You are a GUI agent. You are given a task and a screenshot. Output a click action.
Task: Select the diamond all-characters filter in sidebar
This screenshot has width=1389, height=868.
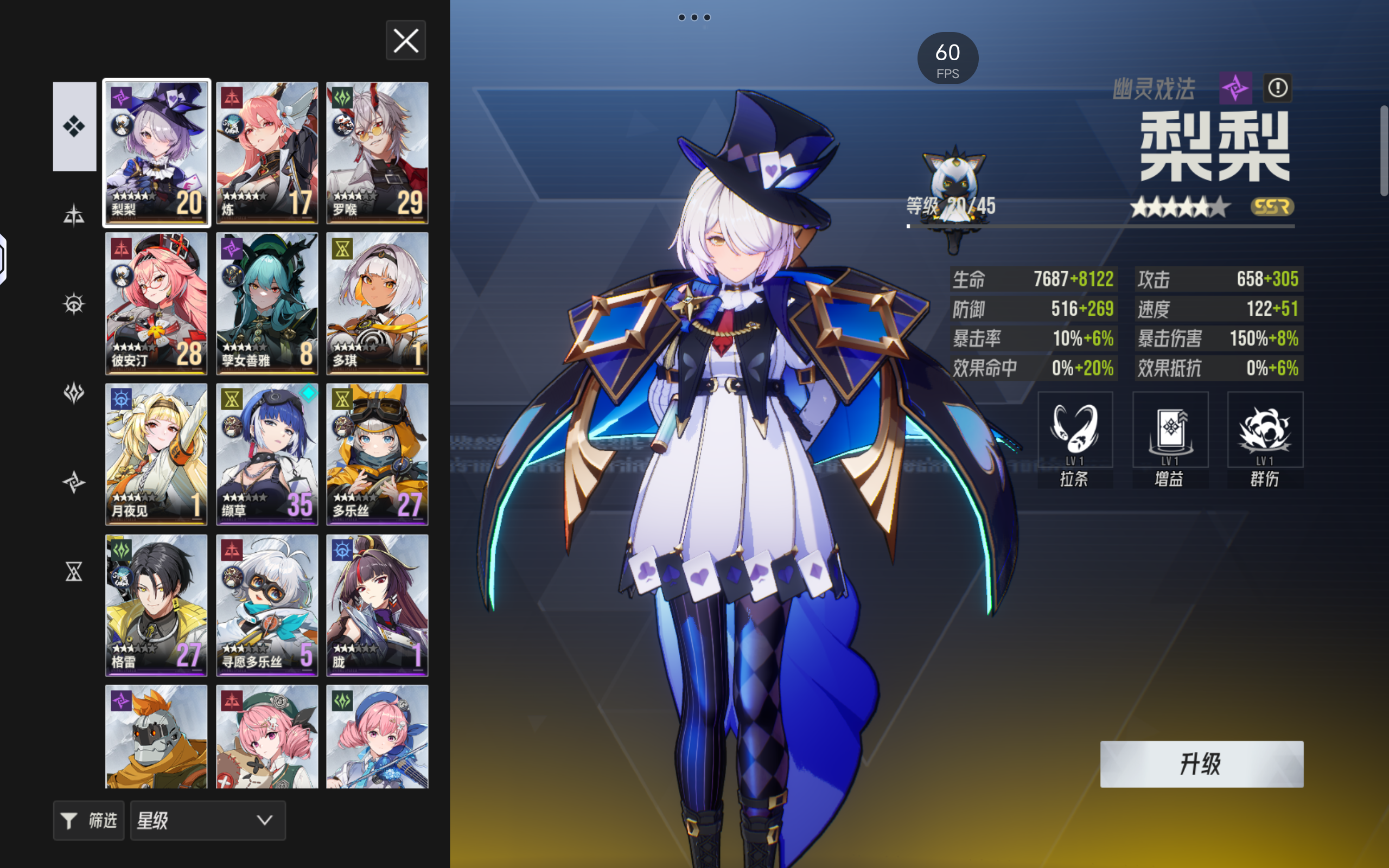pyautogui.click(x=74, y=126)
